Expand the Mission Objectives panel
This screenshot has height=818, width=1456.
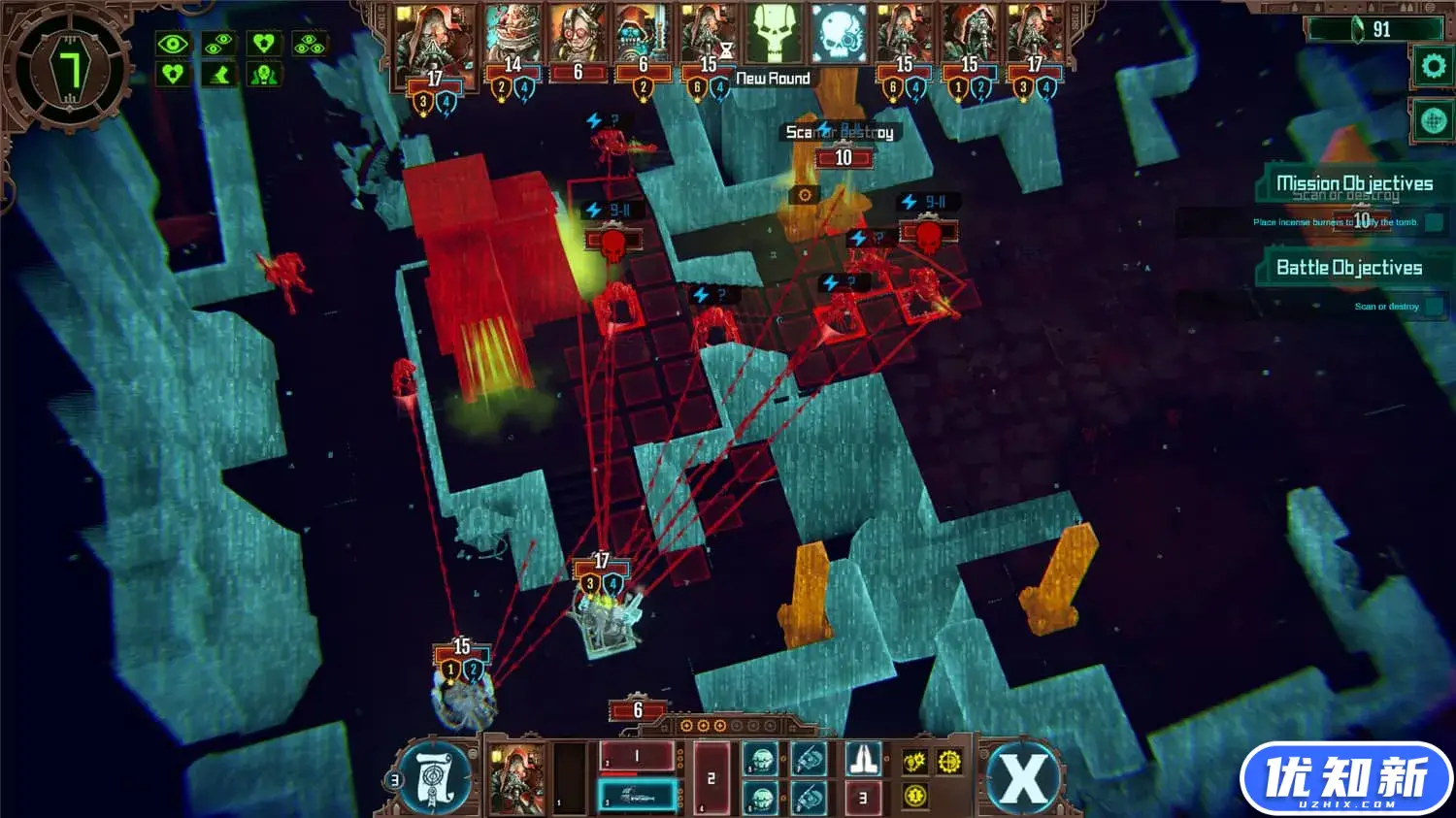pyautogui.click(x=1353, y=183)
